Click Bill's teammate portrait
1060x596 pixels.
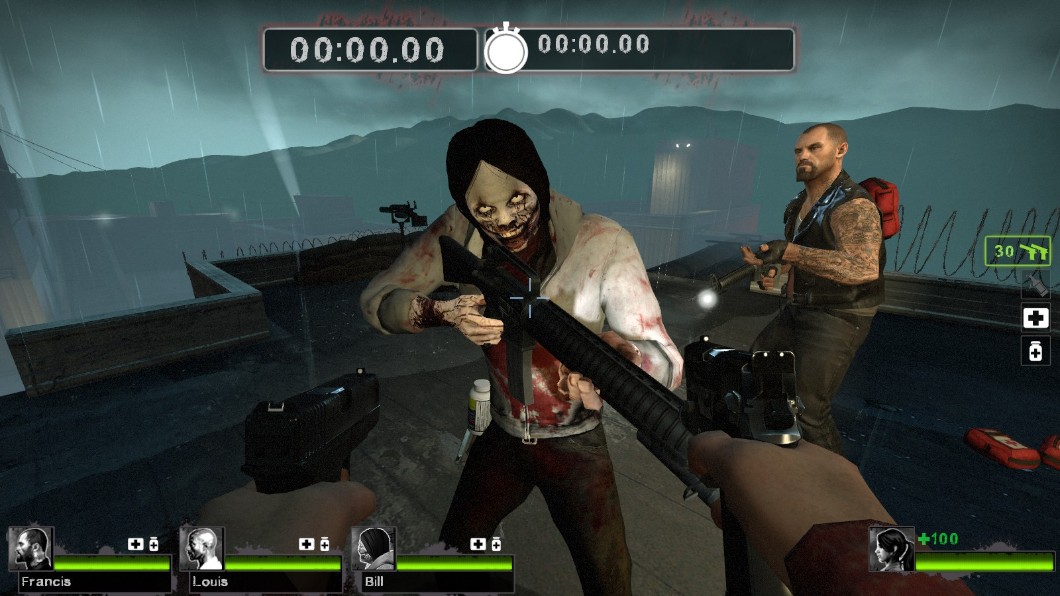(x=373, y=549)
